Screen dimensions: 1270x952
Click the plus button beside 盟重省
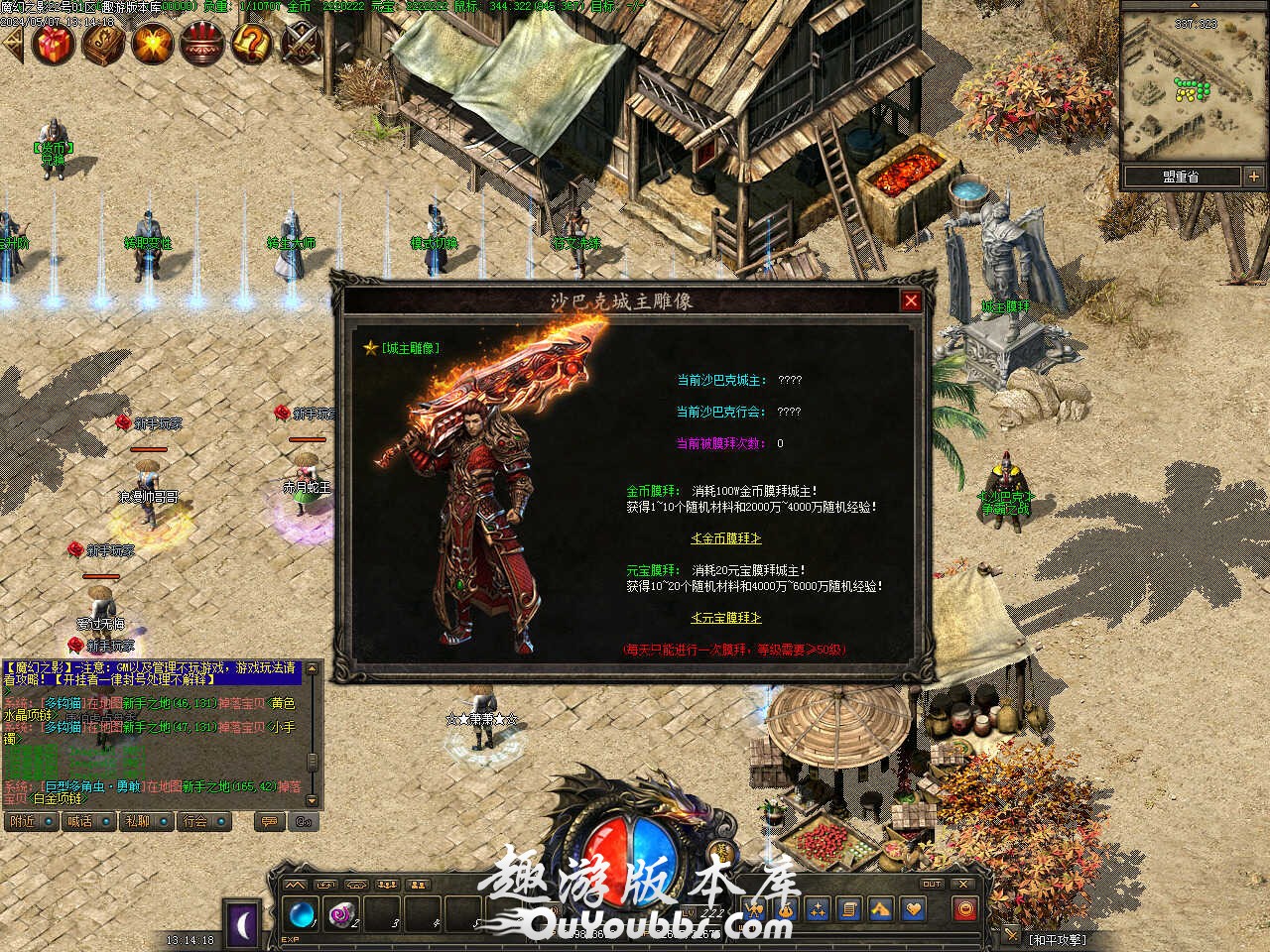coord(1254,177)
